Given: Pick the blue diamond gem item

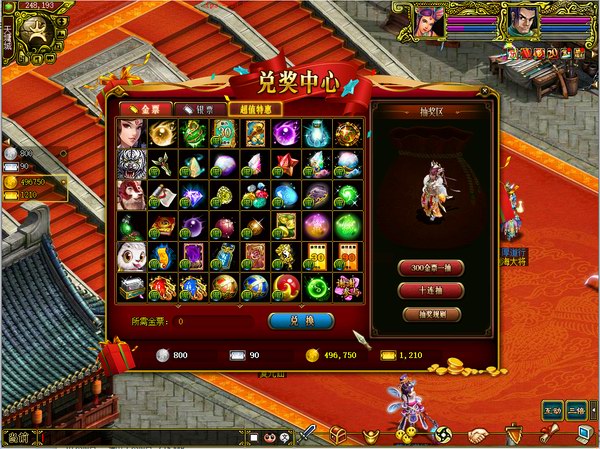Looking at the screenshot, I should (192, 193).
